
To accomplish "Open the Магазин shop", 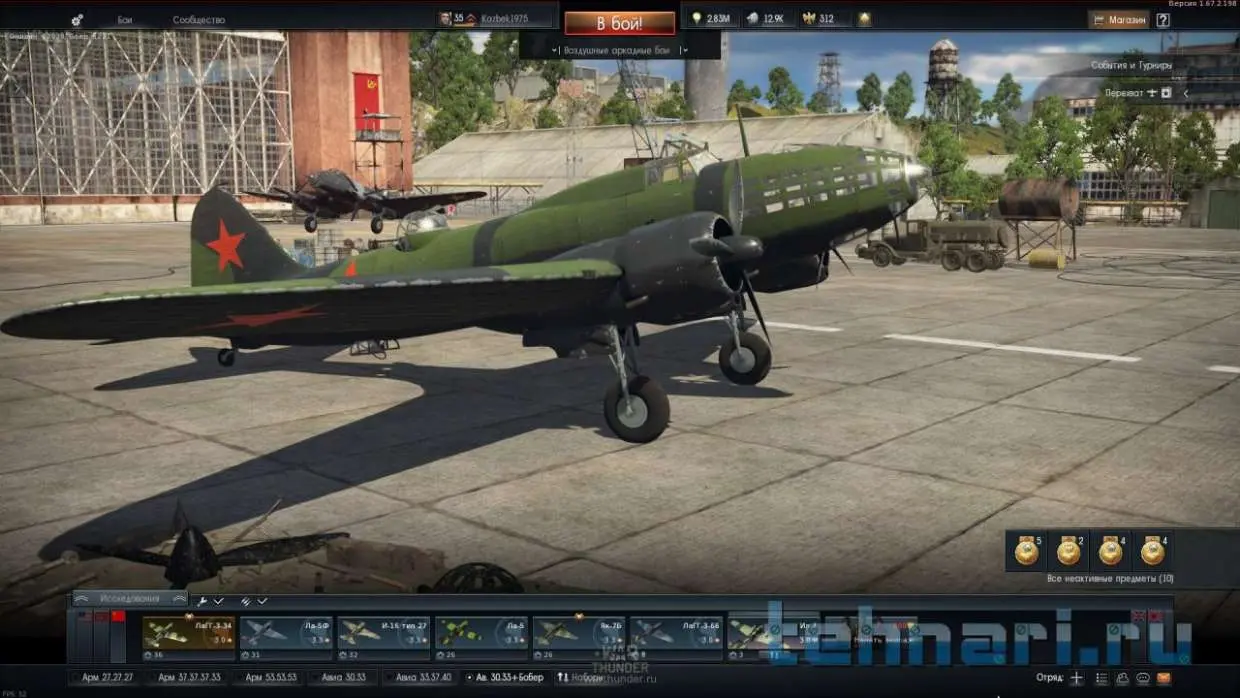I will click(1118, 19).
